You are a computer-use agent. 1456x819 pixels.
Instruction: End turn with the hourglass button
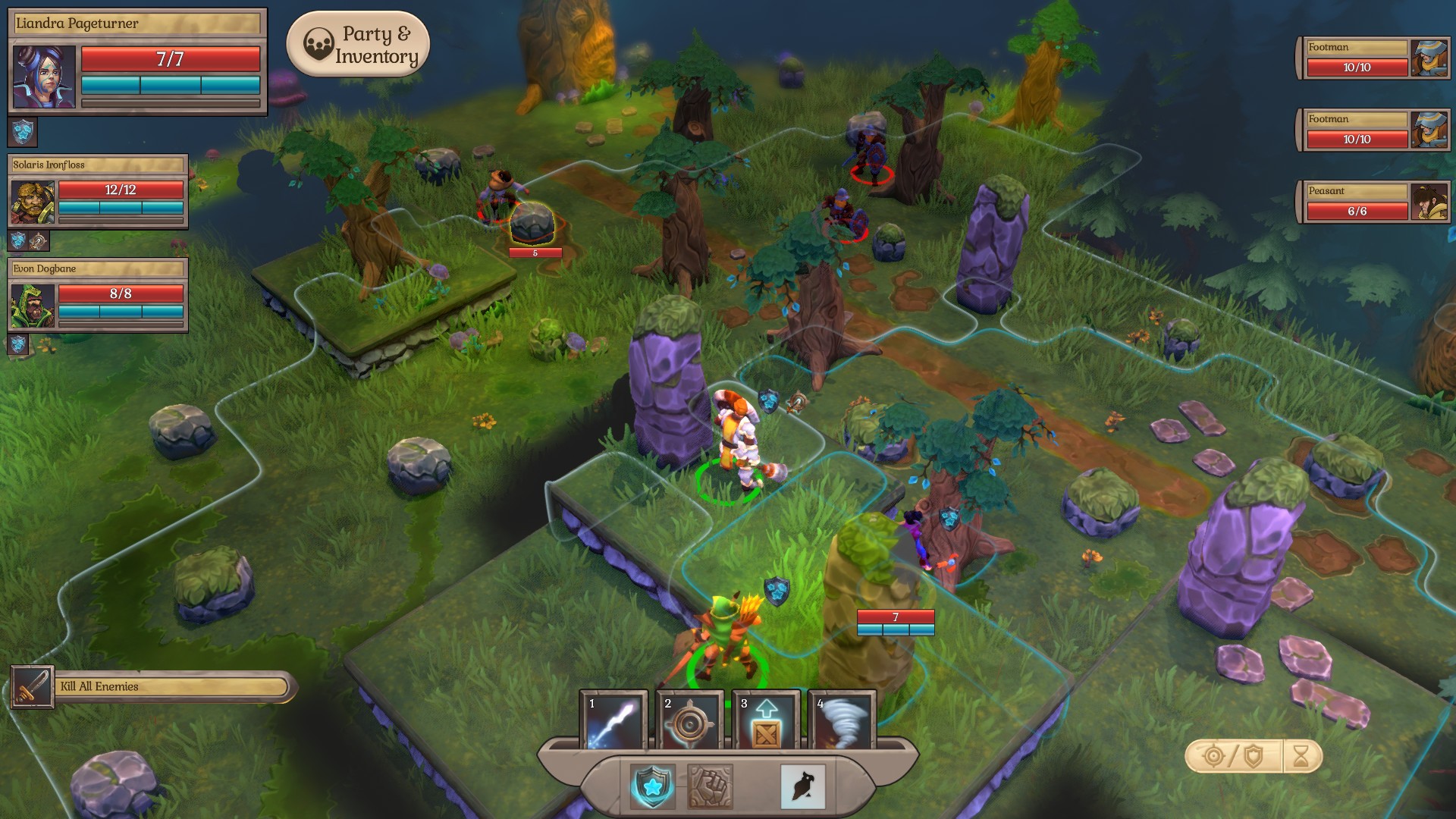(1301, 756)
